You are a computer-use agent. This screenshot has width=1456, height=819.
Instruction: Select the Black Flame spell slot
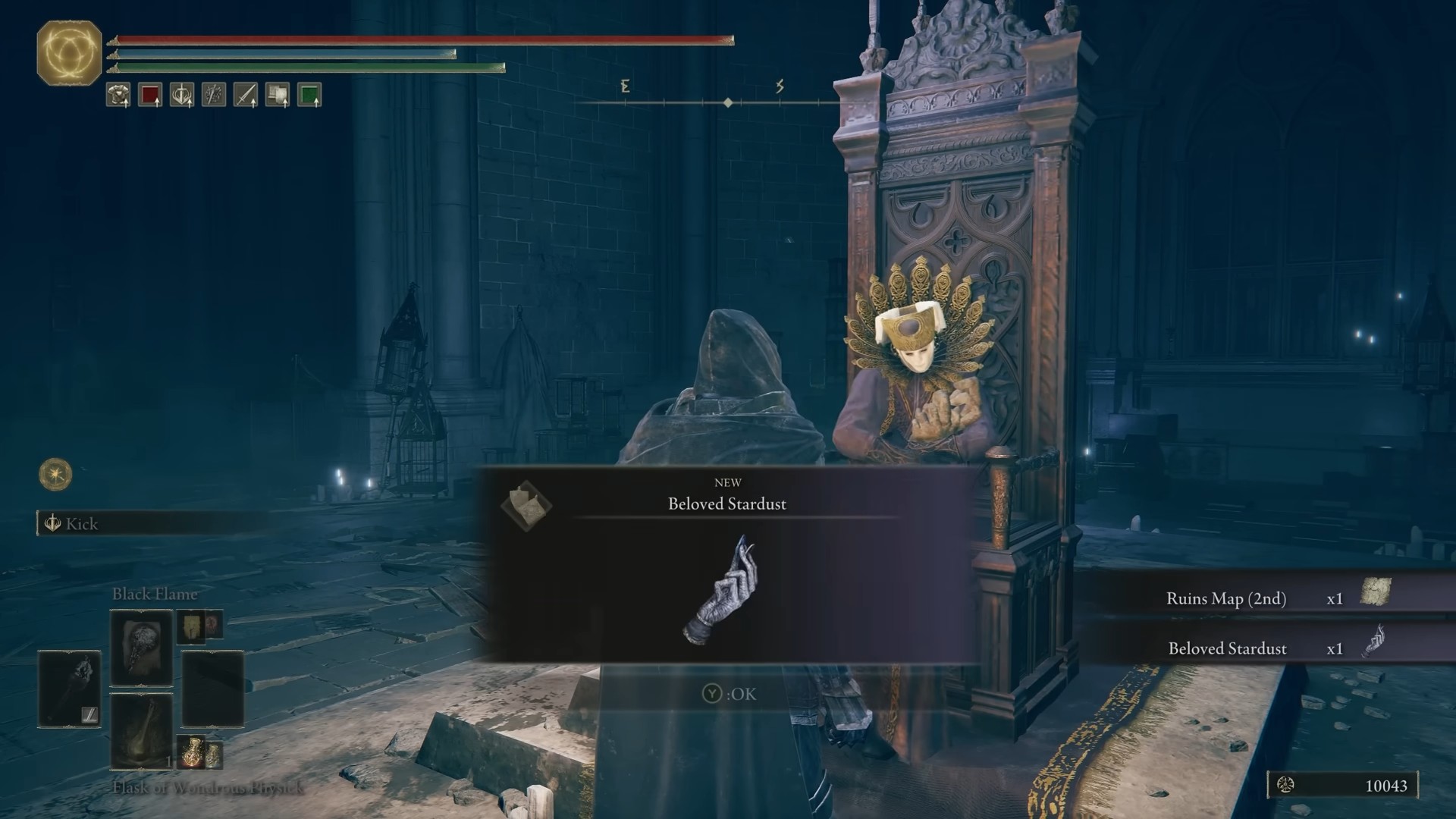point(142,649)
